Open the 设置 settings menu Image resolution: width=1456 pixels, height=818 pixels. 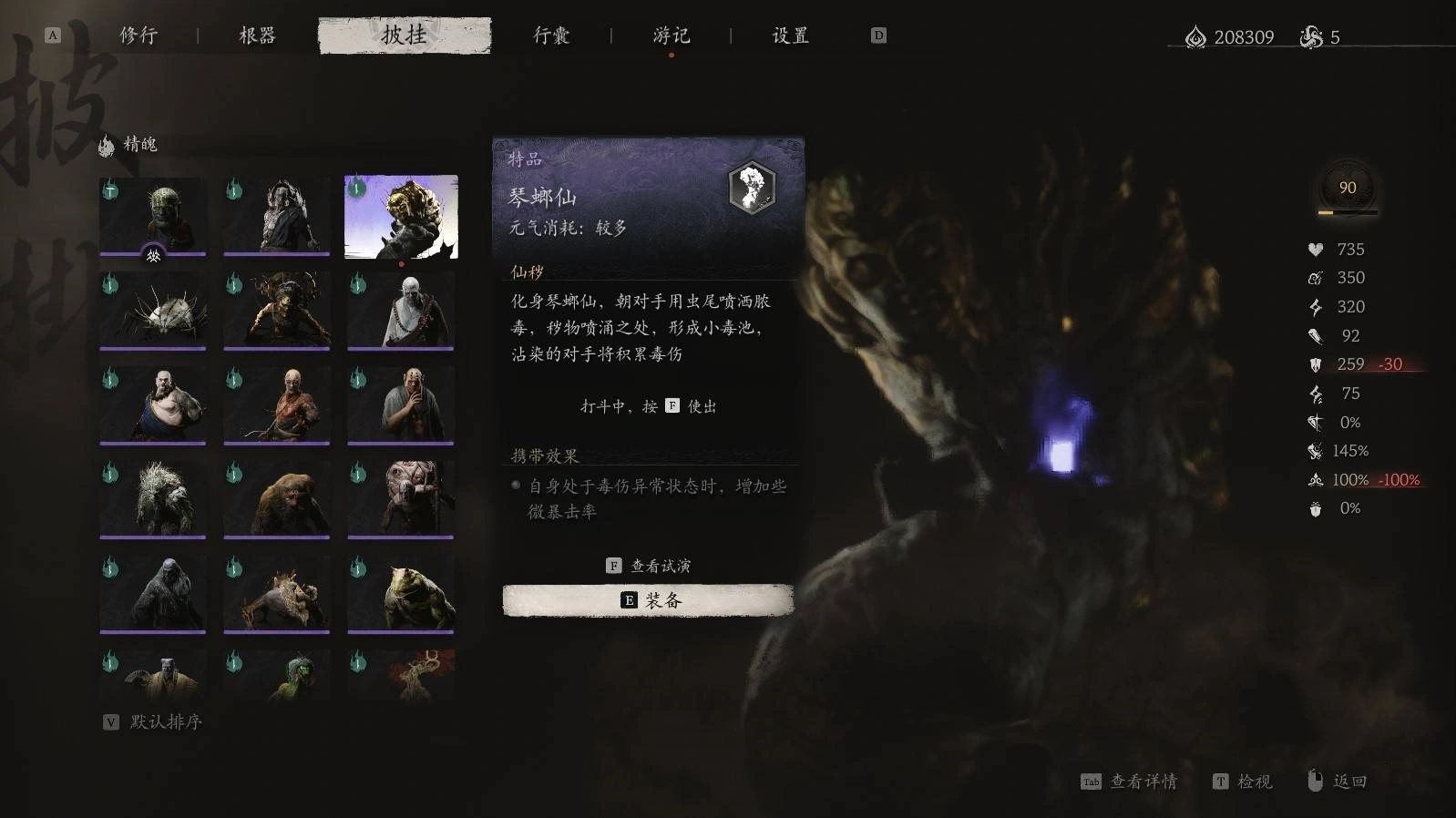click(787, 36)
